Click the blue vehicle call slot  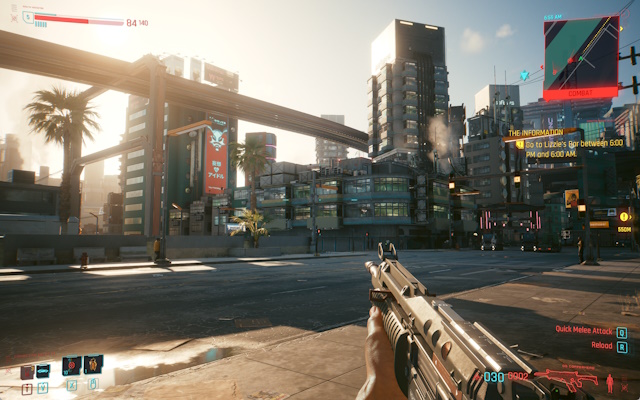[43, 371]
